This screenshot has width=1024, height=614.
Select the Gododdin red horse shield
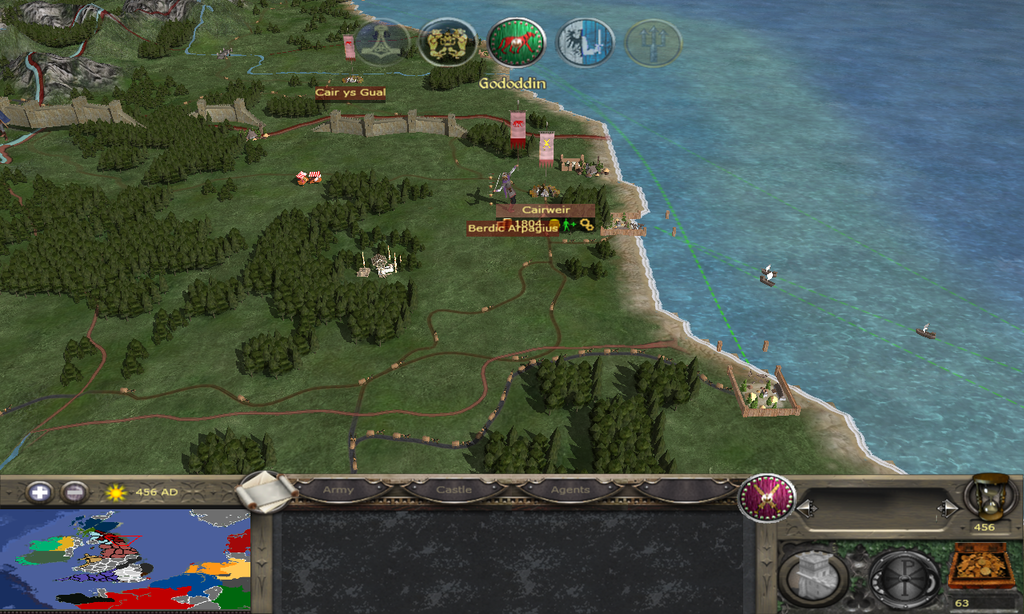point(516,43)
